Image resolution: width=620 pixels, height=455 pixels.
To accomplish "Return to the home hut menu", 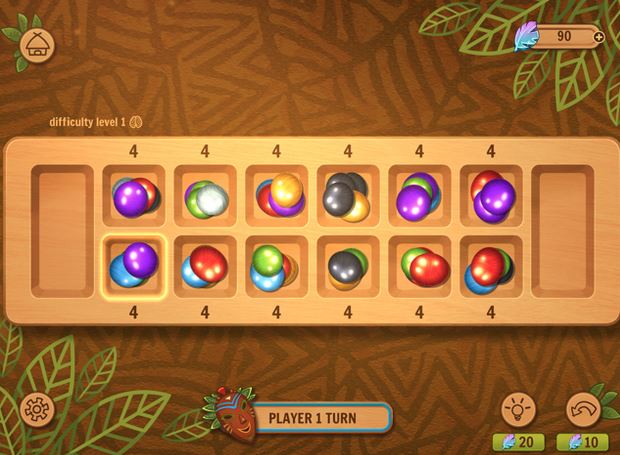I will pyautogui.click(x=39, y=45).
